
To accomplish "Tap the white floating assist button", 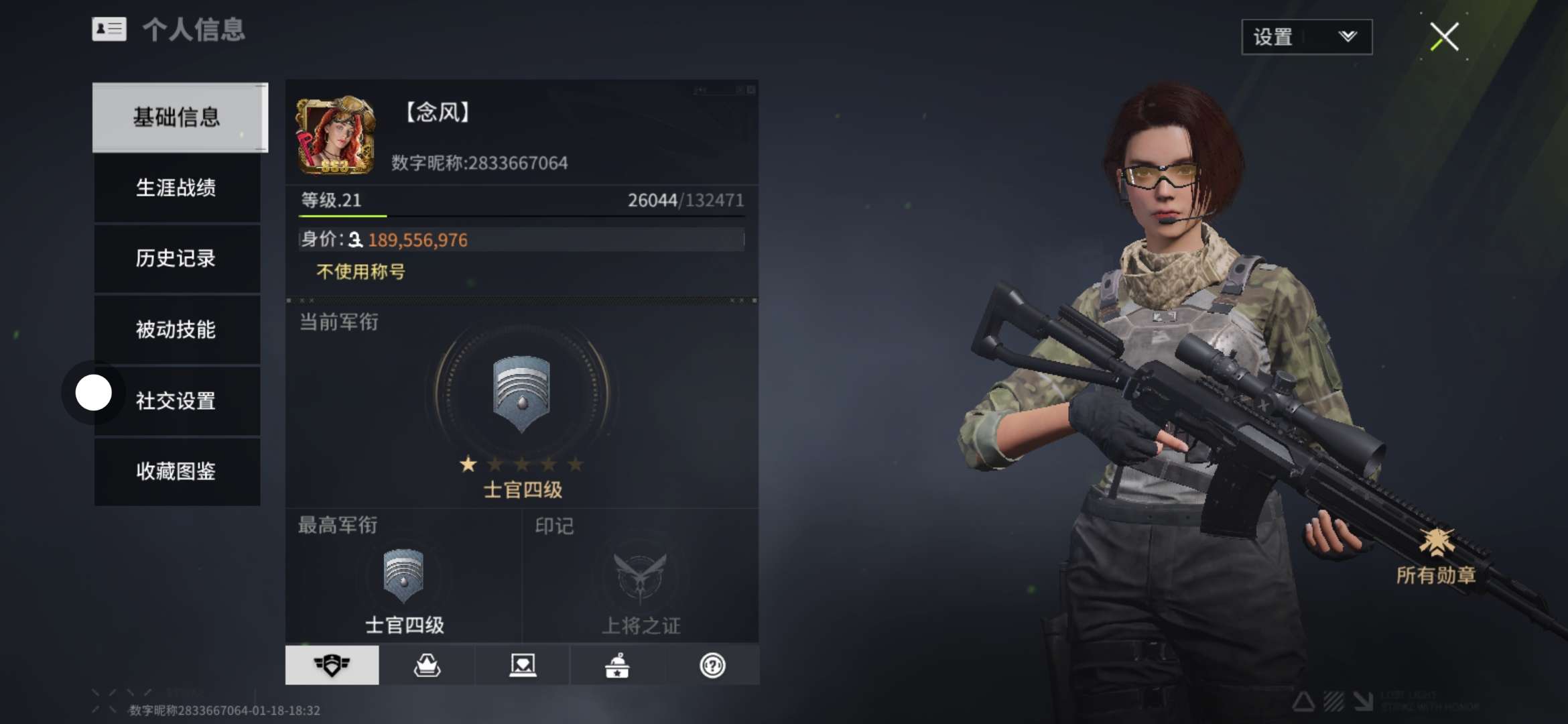I will click(x=93, y=393).
